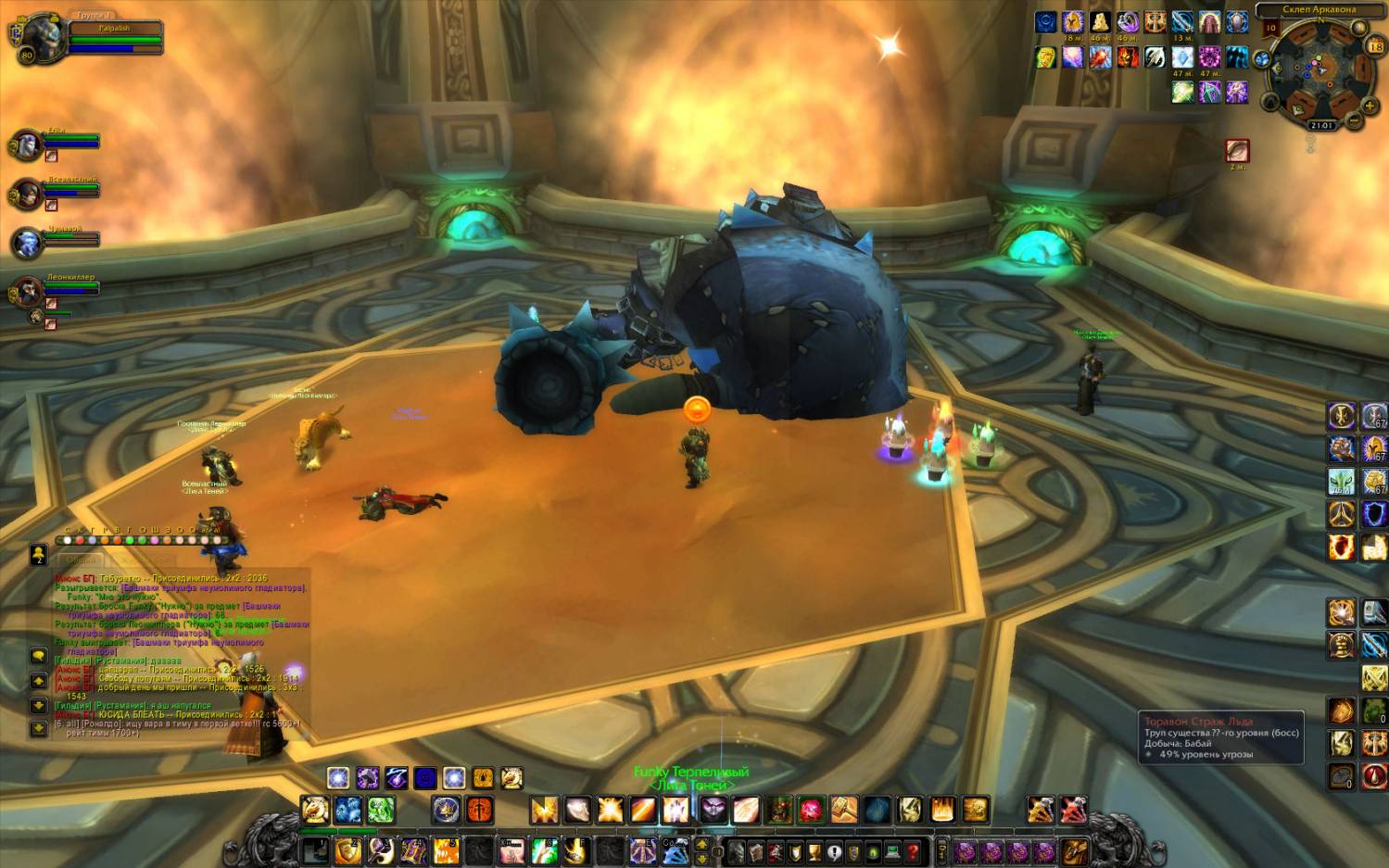
Task: Target party member Всевластный's portrait
Action: [x=26, y=195]
